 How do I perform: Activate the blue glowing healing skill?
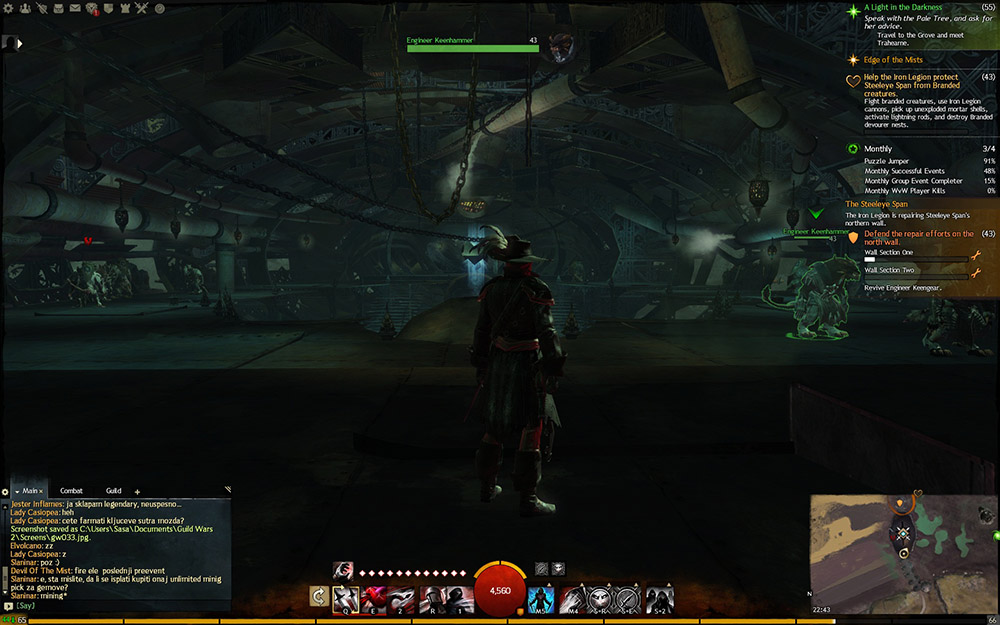(x=541, y=598)
